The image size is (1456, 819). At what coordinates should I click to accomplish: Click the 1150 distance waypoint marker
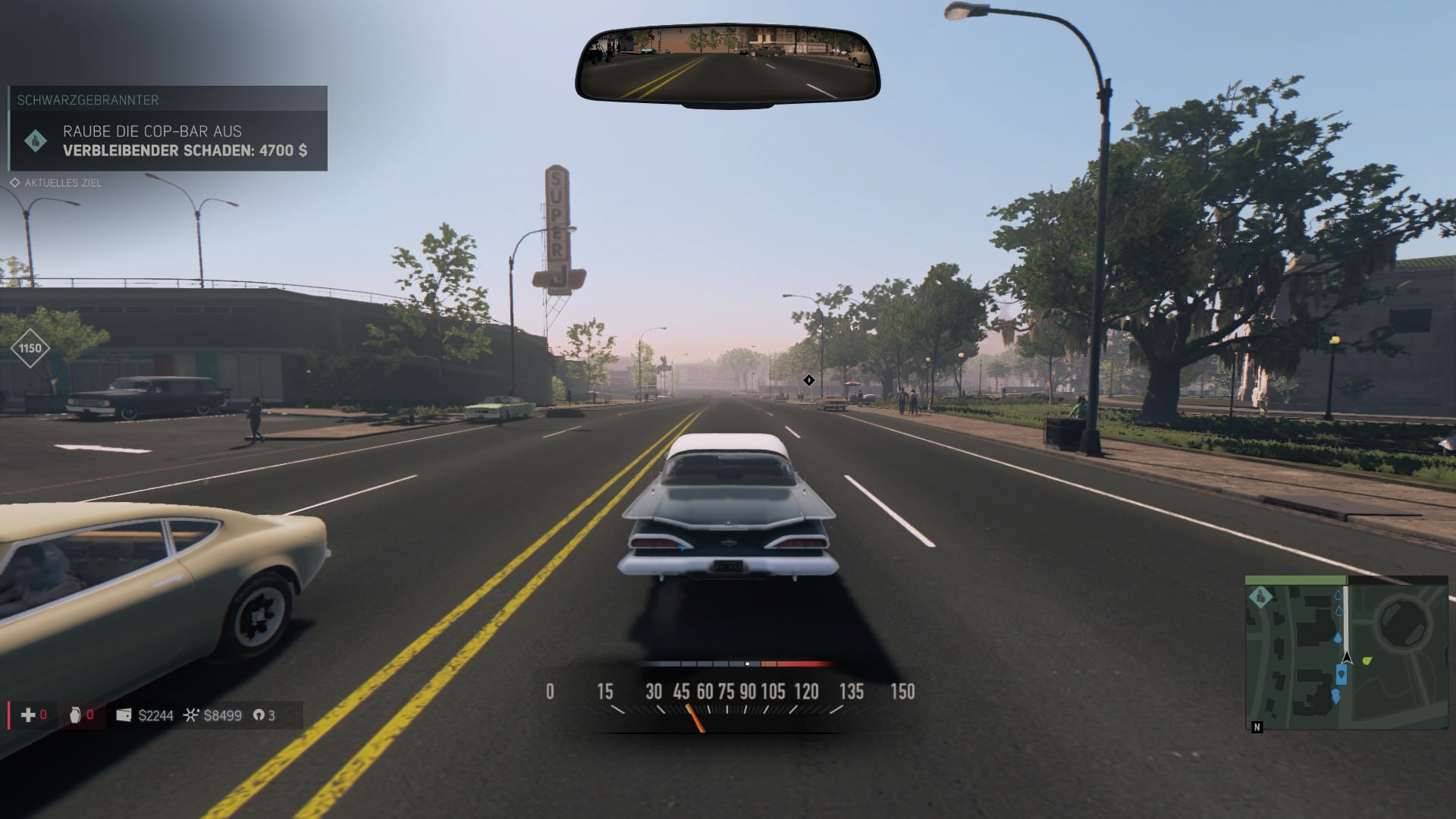[x=30, y=348]
